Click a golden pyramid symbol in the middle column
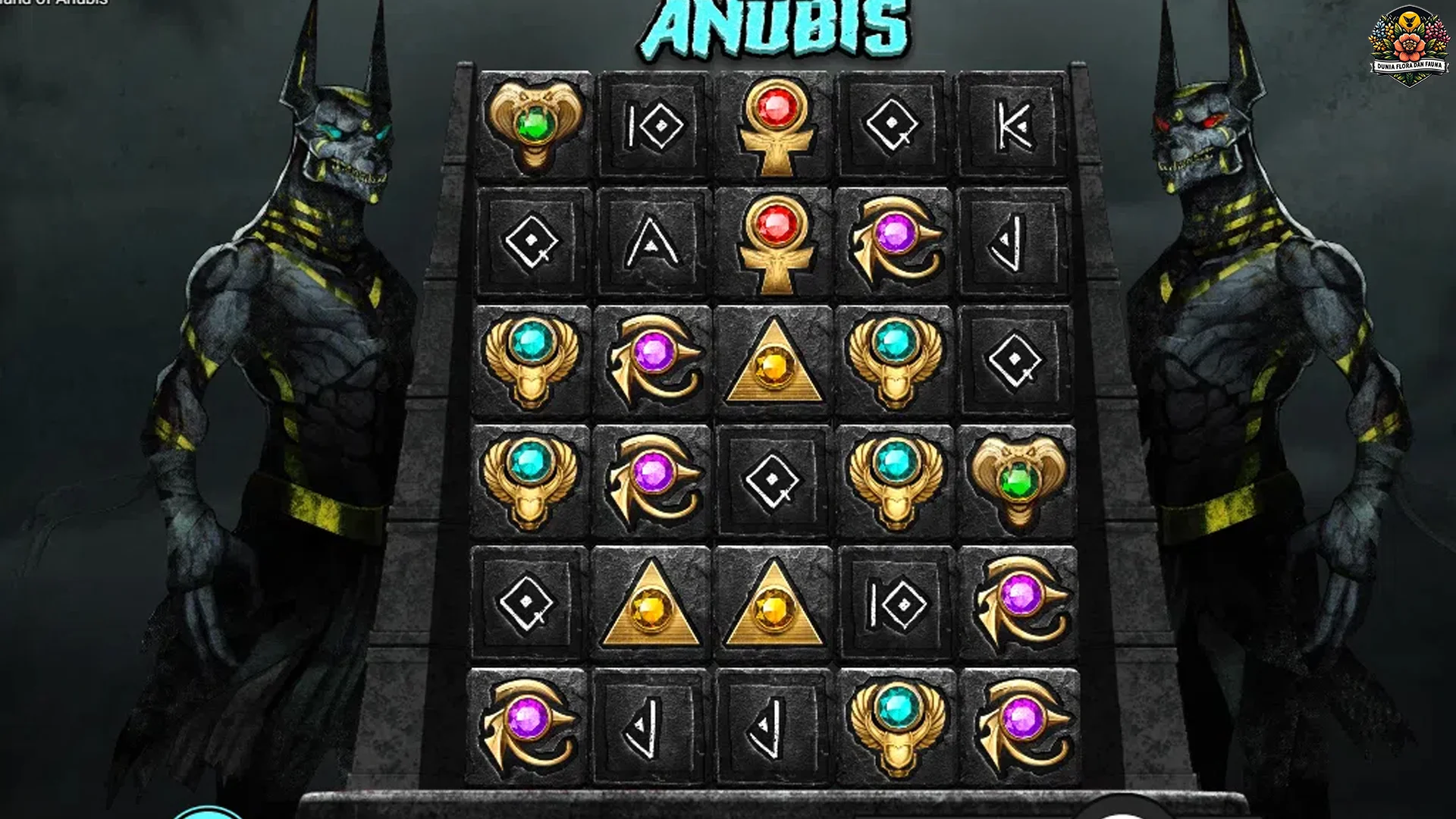Screen dimensions: 1456x819 point(773,360)
